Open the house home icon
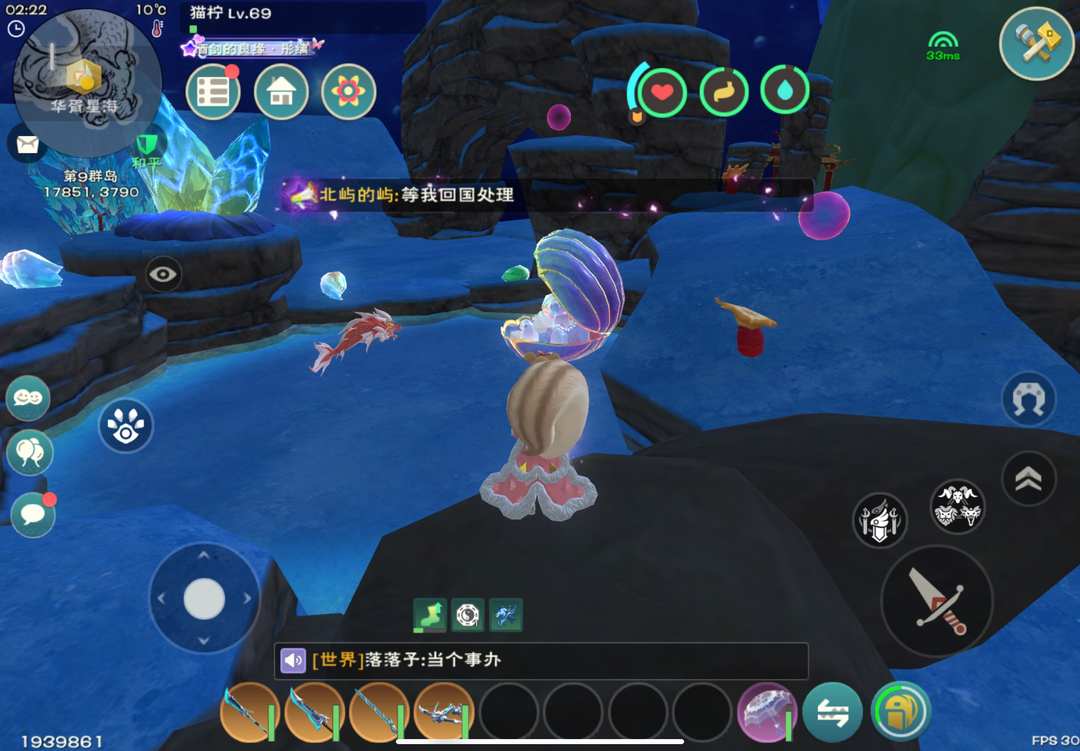1080x751 pixels. (281, 92)
